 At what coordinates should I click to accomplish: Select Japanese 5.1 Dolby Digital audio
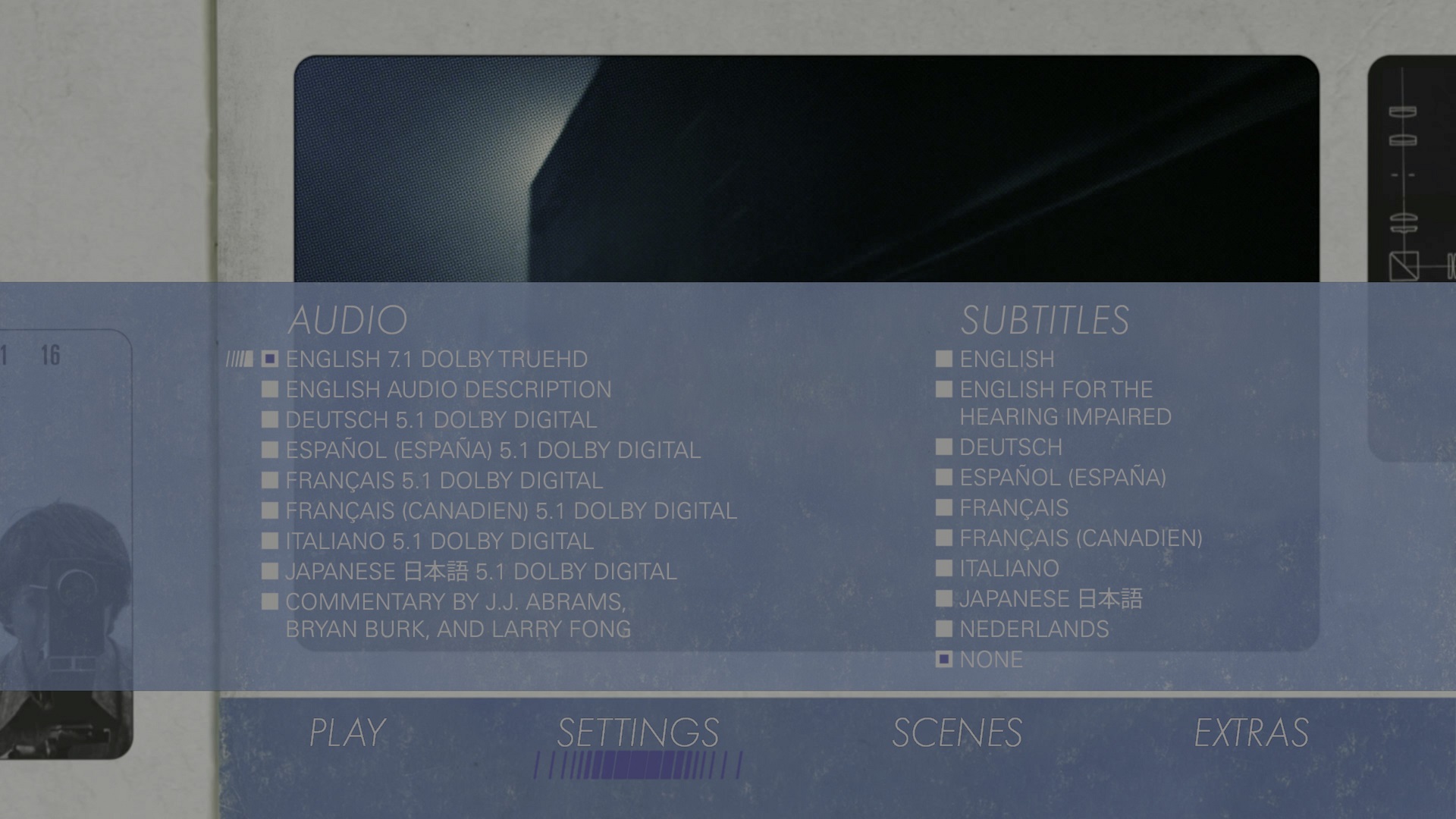pyautogui.click(x=481, y=571)
